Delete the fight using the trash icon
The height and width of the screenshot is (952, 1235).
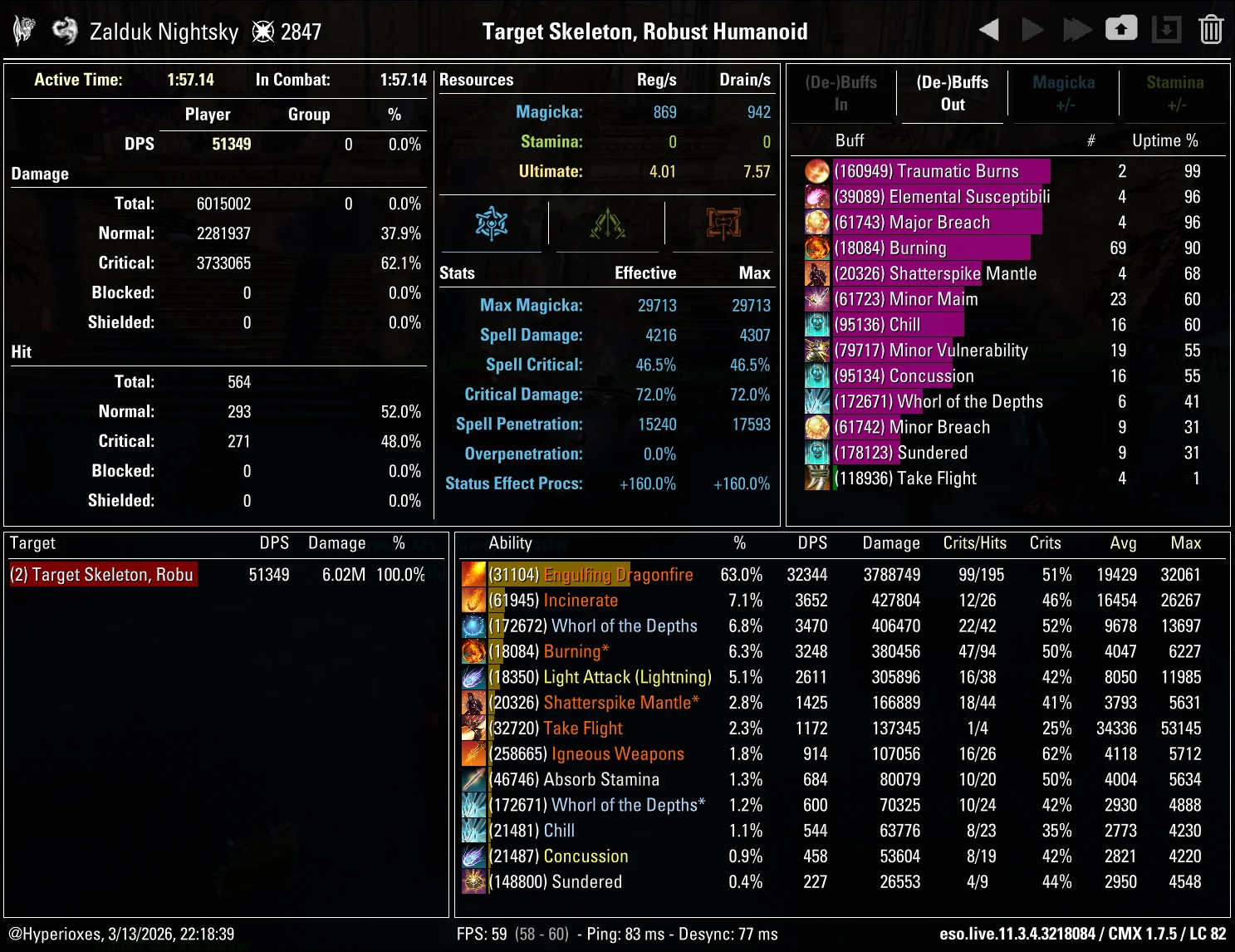[x=1211, y=28]
